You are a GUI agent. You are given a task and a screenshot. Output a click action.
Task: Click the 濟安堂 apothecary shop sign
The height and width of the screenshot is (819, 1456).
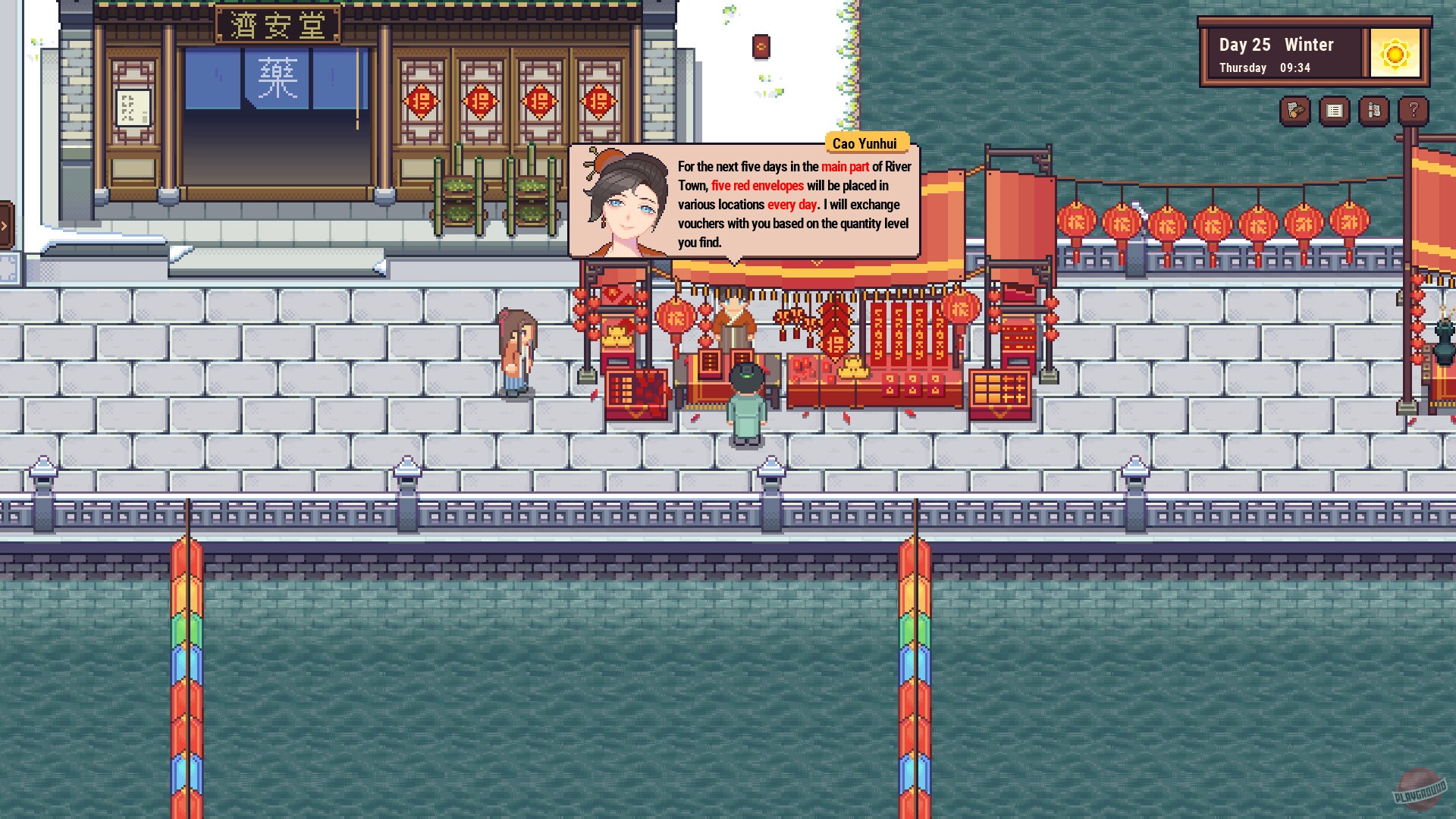[277, 25]
